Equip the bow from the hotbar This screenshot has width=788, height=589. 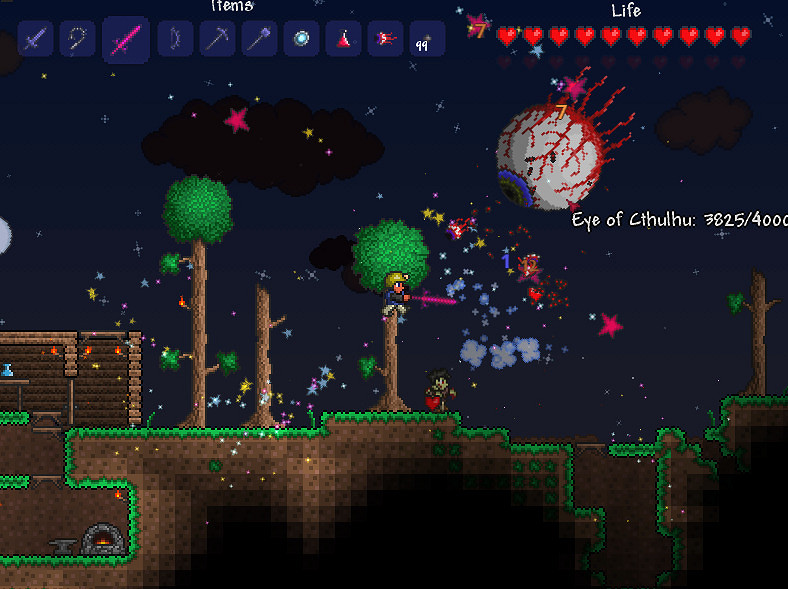pos(175,40)
